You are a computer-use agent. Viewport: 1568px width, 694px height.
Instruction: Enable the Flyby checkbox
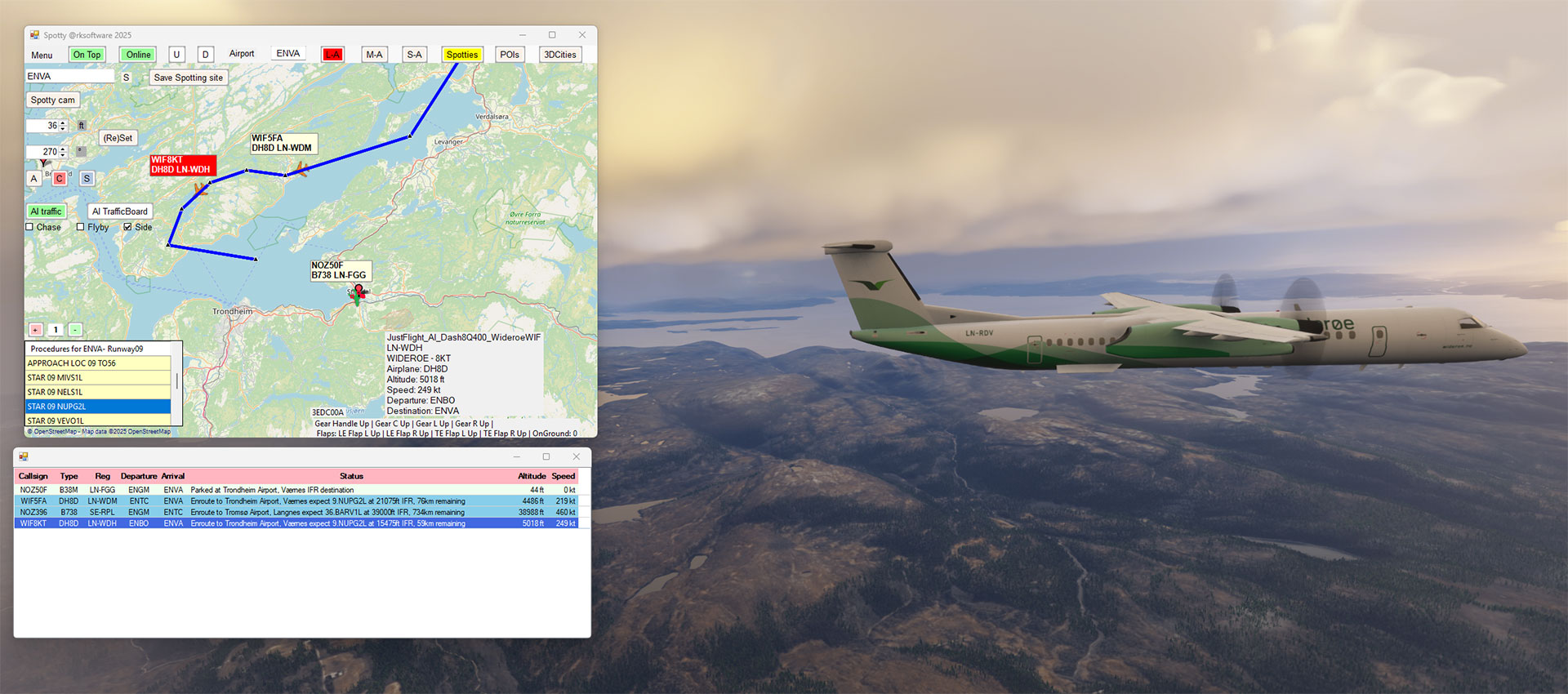81,227
